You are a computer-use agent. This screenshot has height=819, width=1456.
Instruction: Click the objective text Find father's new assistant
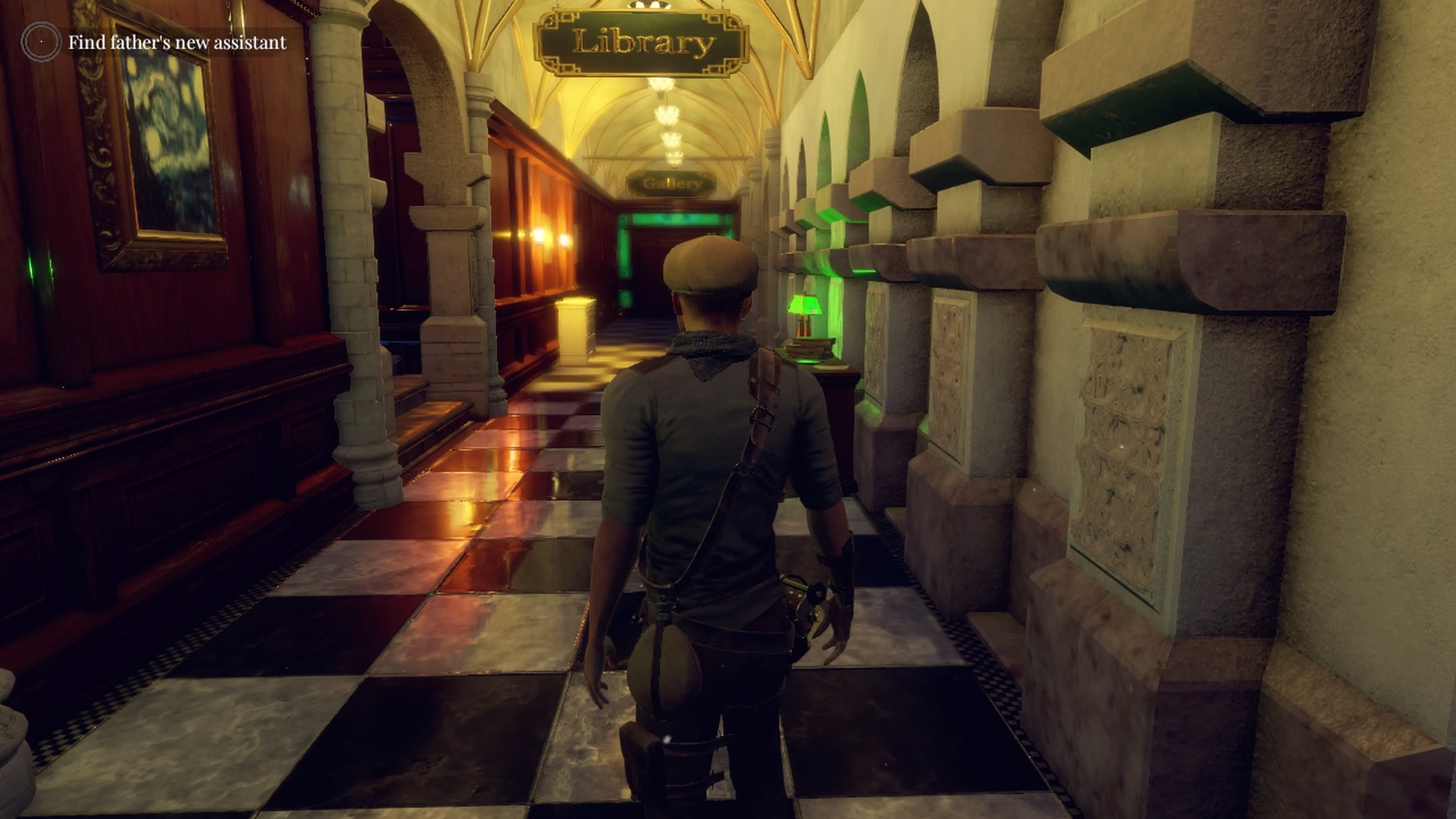pos(176,42)
